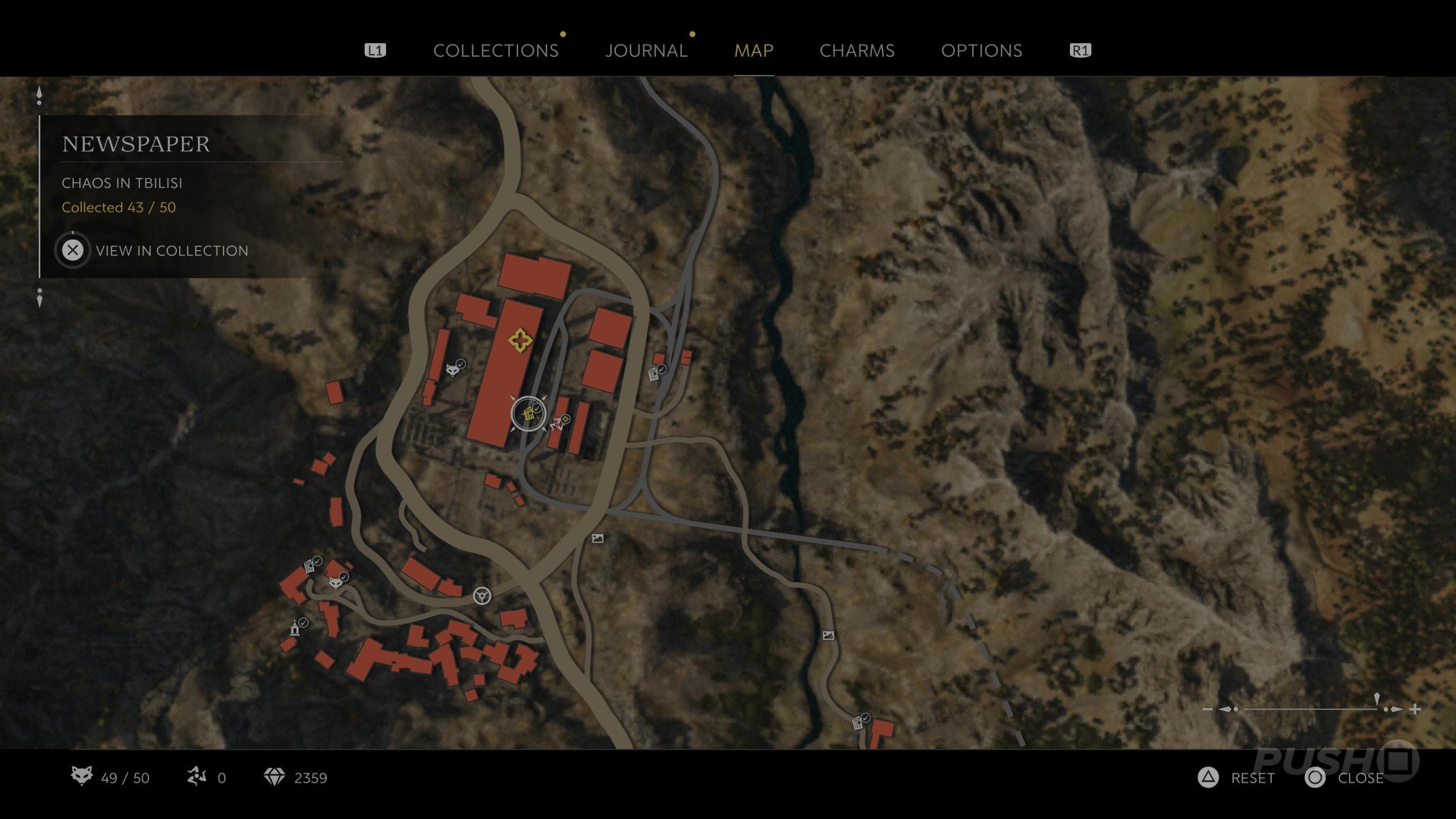
Task: Click the picture marker below the grey road junction
Action: [598, 538]
